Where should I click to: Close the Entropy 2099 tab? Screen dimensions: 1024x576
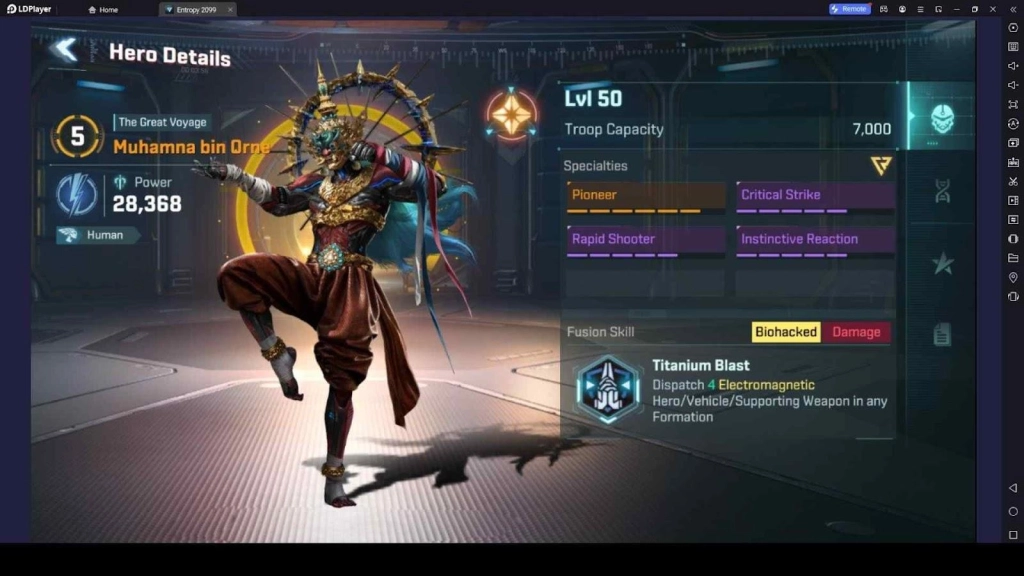(230, 9)
